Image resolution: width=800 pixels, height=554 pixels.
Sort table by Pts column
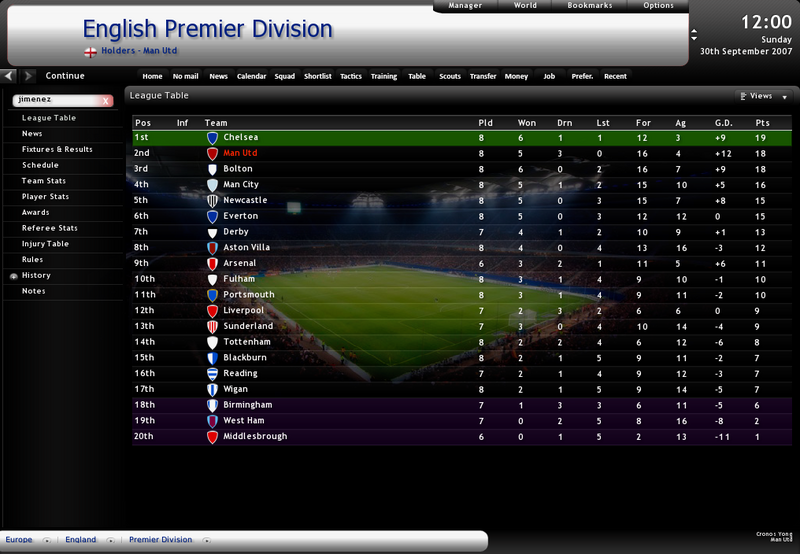[762, 123]
